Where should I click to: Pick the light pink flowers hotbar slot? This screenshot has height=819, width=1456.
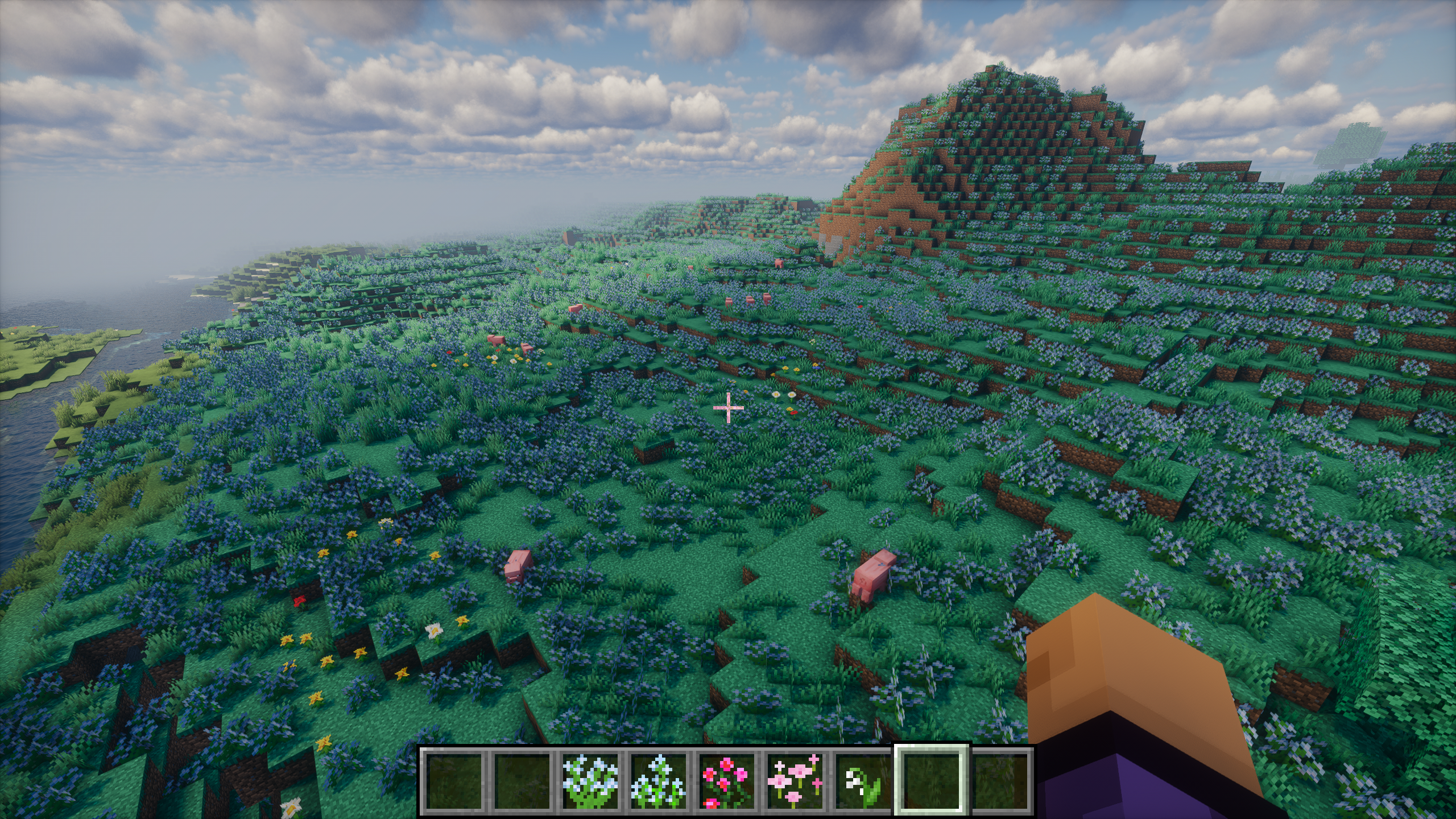pos(794,781)
